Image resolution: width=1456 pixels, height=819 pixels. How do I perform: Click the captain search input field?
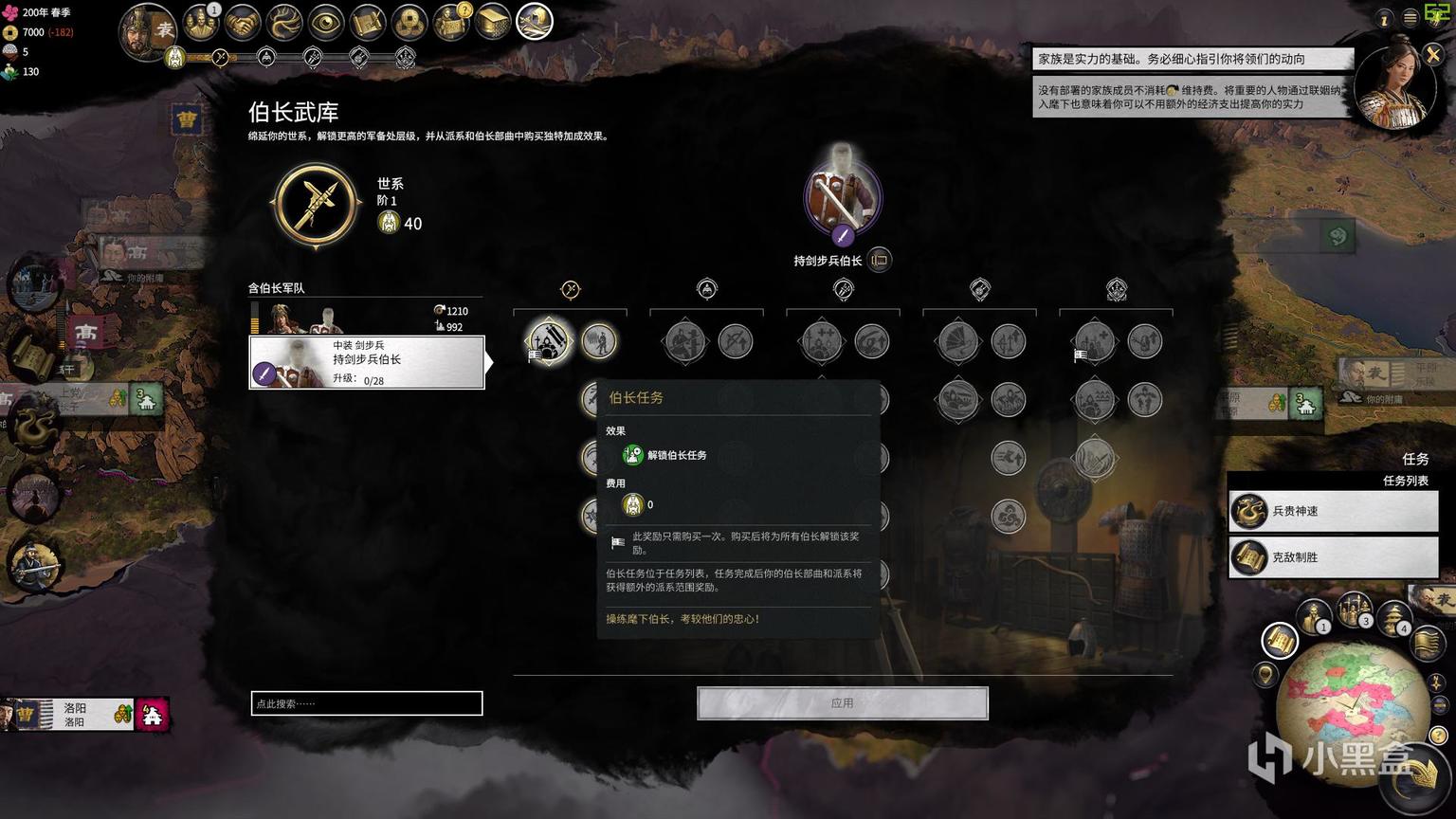367,703
